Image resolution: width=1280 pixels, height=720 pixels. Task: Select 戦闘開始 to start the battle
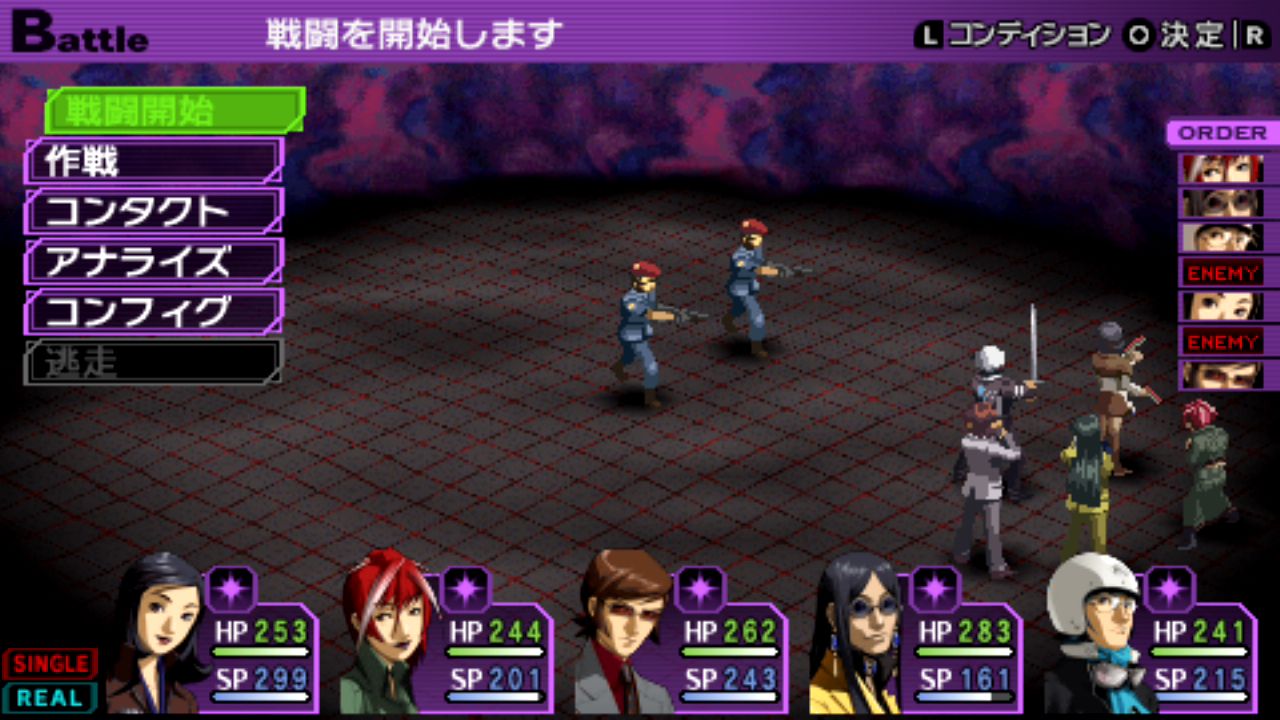(174, 111)
